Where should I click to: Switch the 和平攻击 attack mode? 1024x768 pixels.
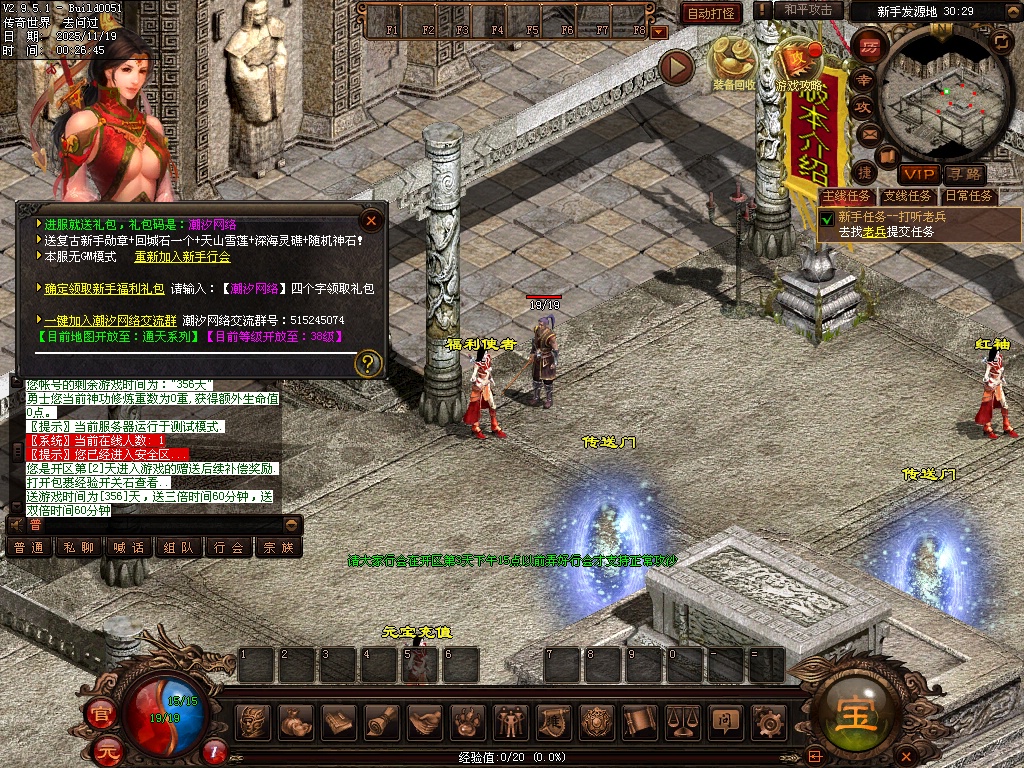coord(807,10)
